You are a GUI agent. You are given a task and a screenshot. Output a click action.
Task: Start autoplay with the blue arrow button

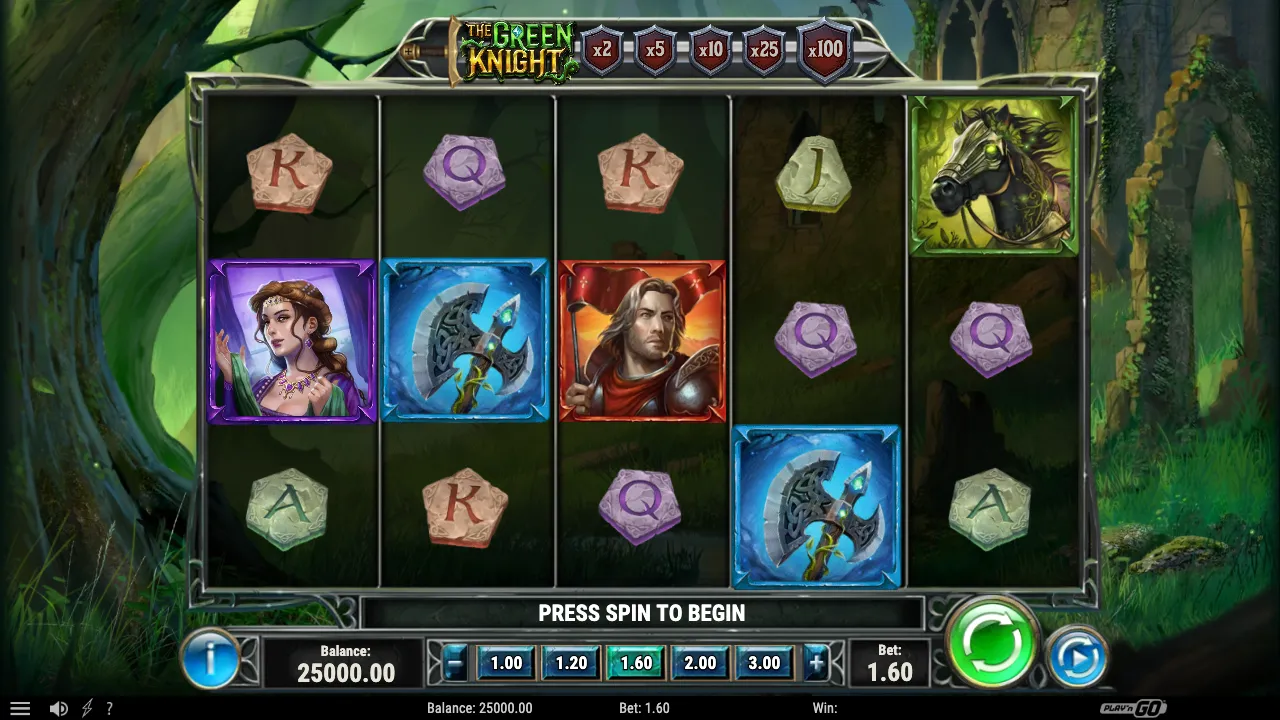pos(1077,657)
